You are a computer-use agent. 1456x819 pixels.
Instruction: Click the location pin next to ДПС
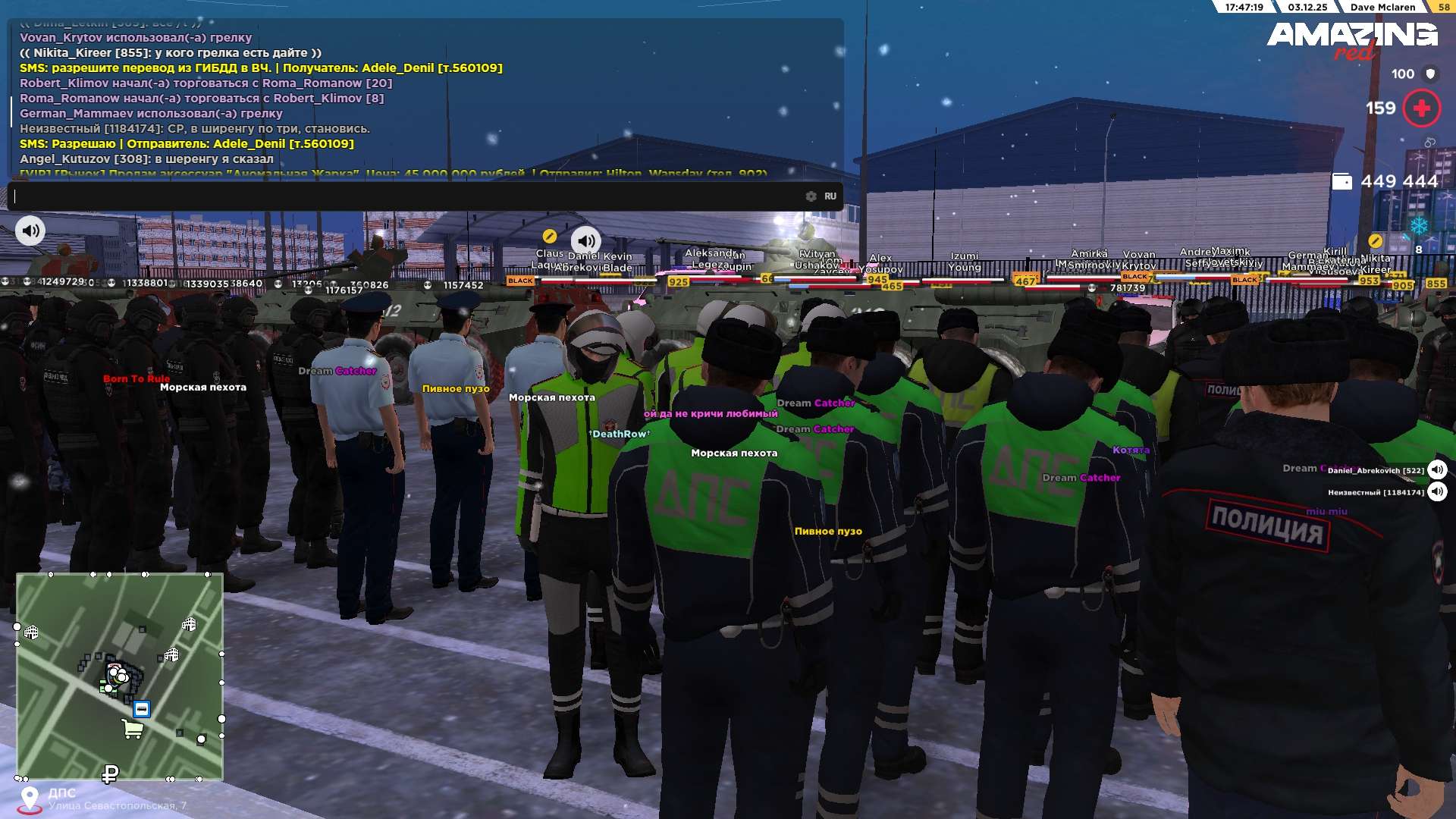tap(30, 799)
